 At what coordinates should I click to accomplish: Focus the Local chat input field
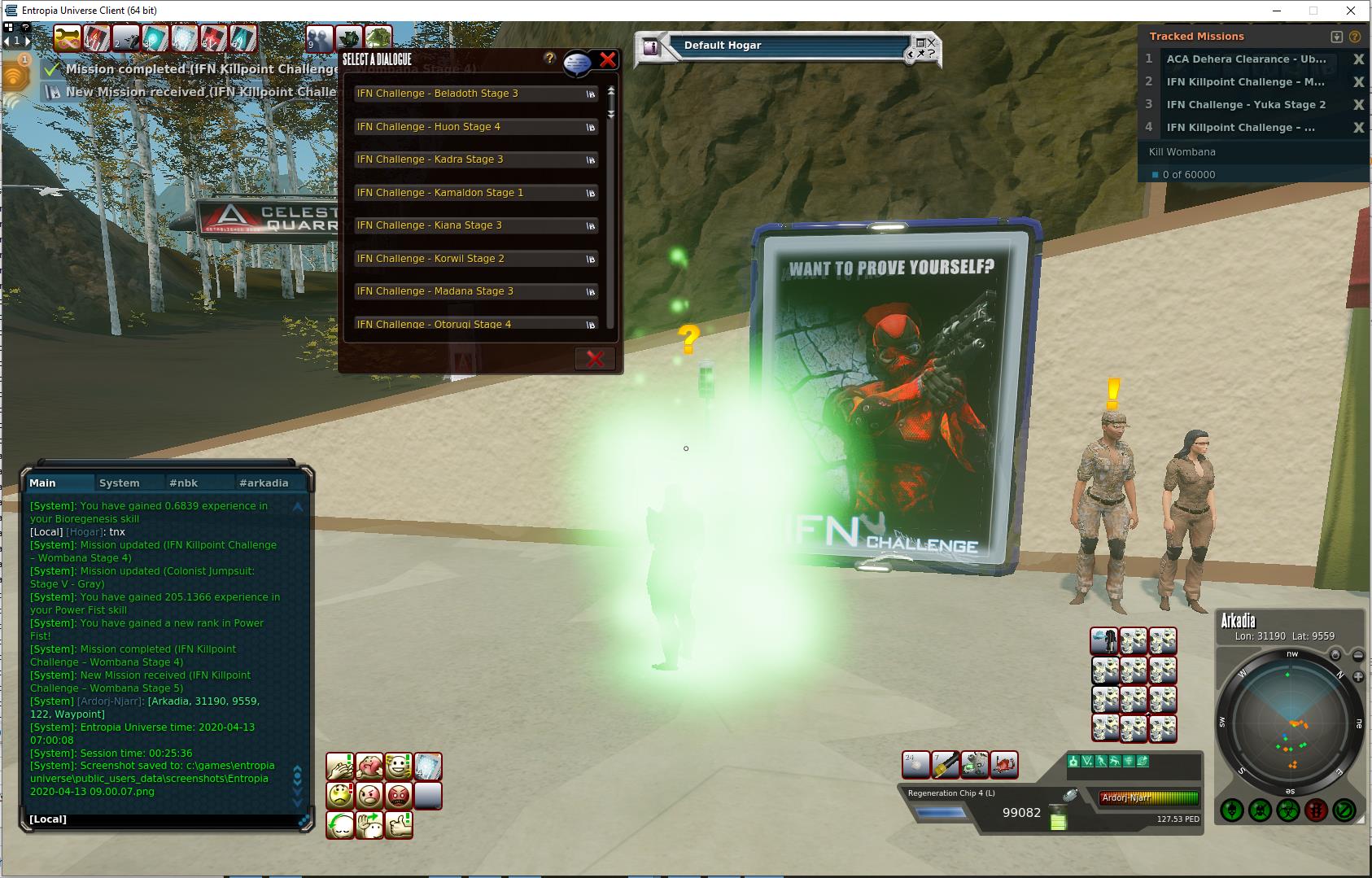coord(163,819)
